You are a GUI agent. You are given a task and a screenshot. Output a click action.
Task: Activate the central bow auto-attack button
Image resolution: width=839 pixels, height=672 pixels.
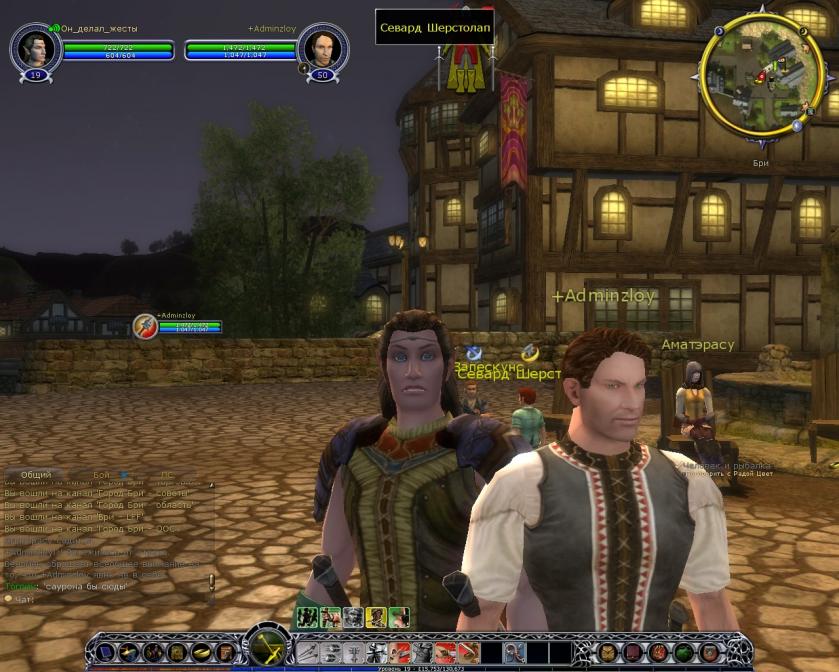(267, 648)
